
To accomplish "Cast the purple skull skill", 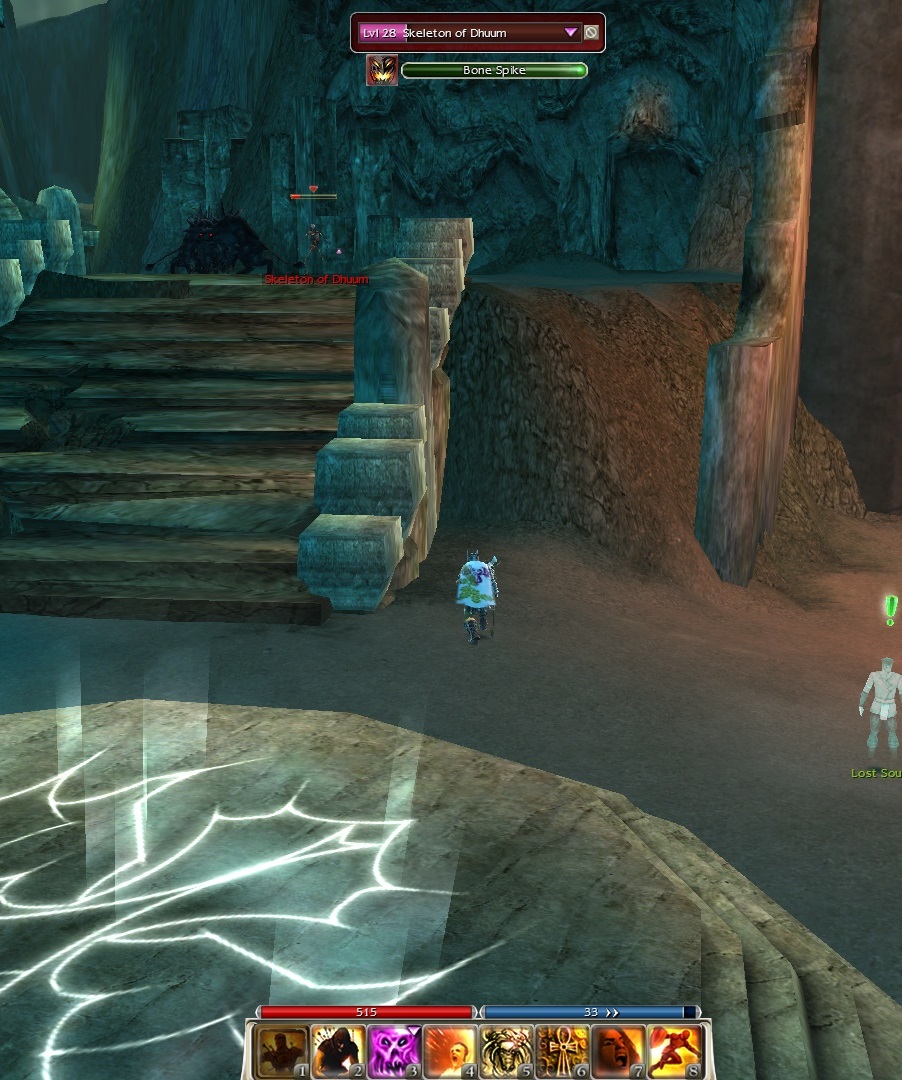I will pos(393,1050).
